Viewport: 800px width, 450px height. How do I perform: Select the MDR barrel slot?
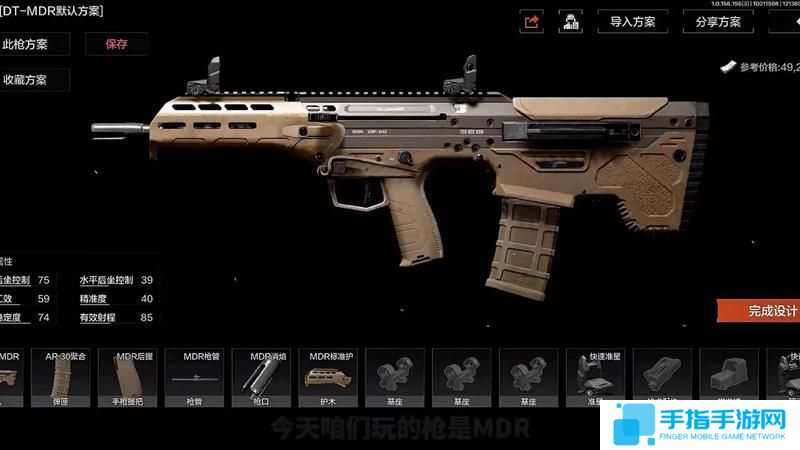pyautogui.click(x=194, y=379)
